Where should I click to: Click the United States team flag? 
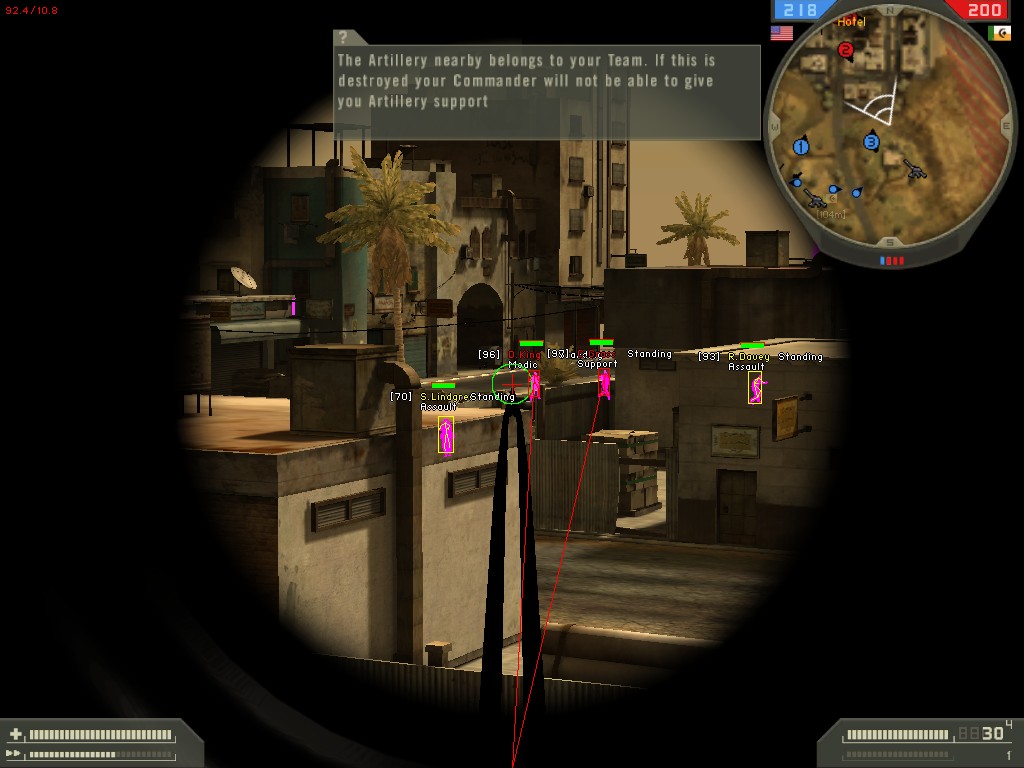(781, 33)
